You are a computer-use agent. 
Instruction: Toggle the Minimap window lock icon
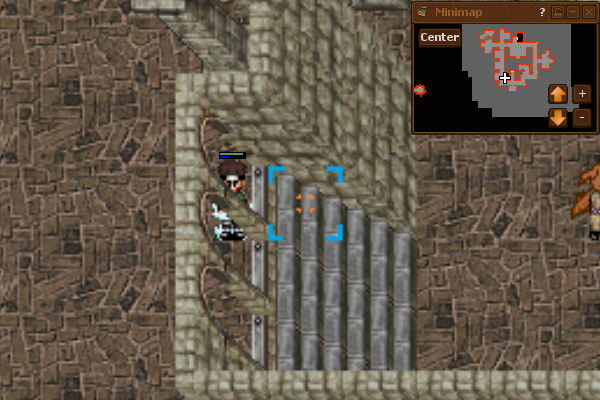coord(558,12)
